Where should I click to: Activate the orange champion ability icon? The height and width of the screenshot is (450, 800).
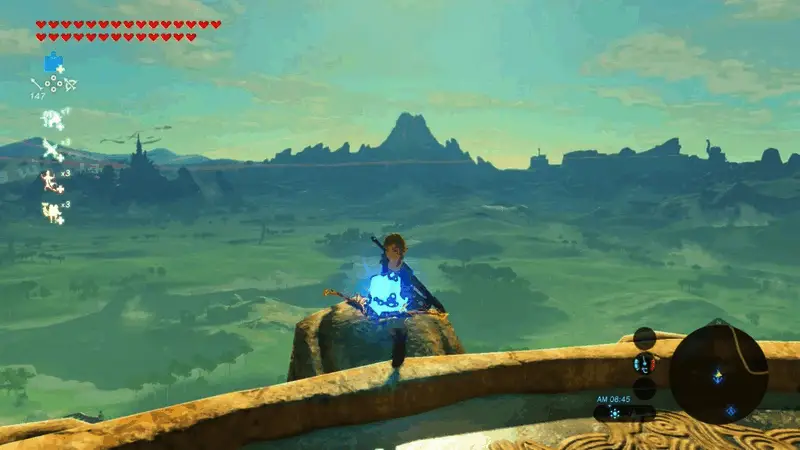point(50,181)
